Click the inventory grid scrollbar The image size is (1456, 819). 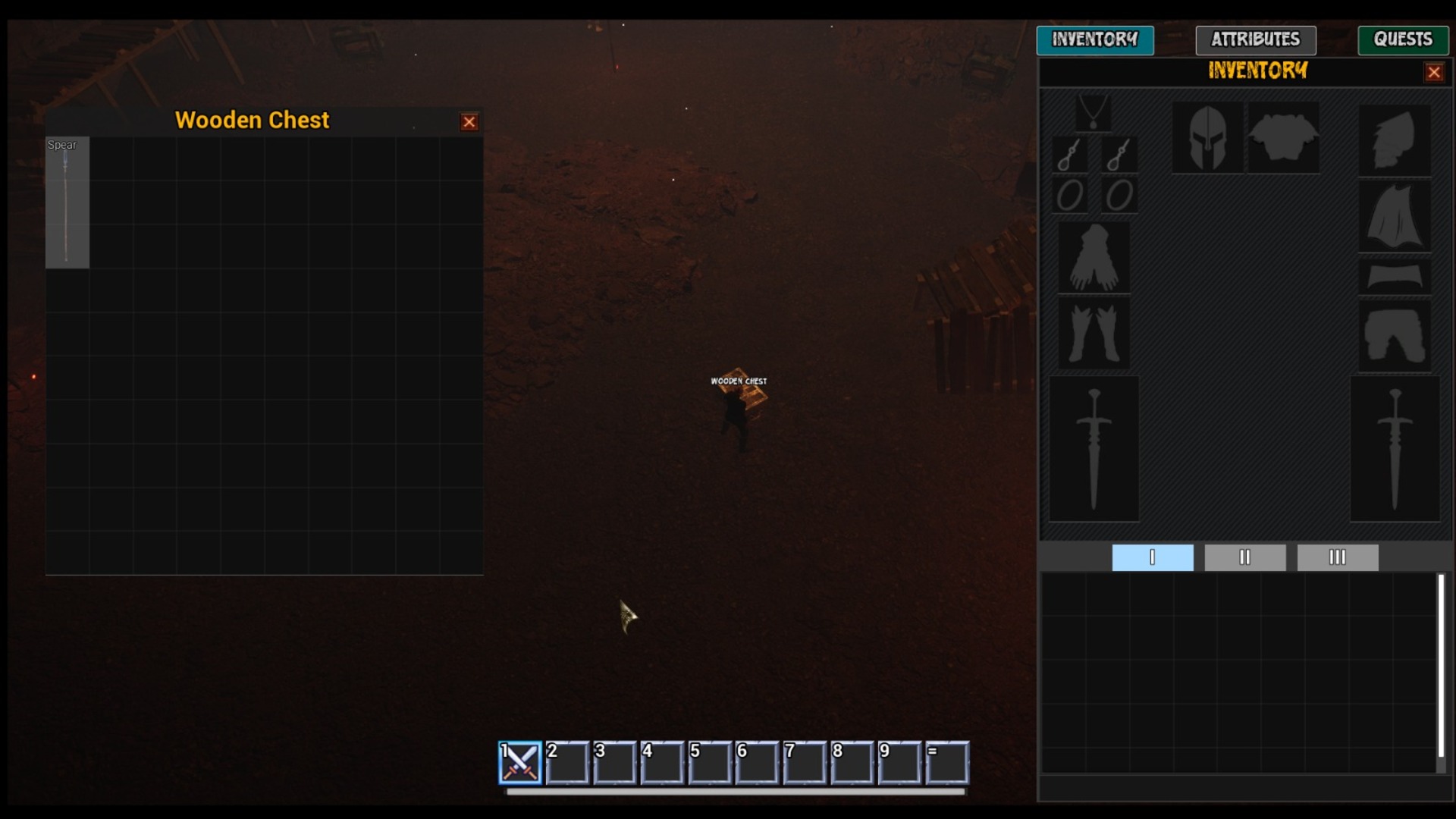1441,667
